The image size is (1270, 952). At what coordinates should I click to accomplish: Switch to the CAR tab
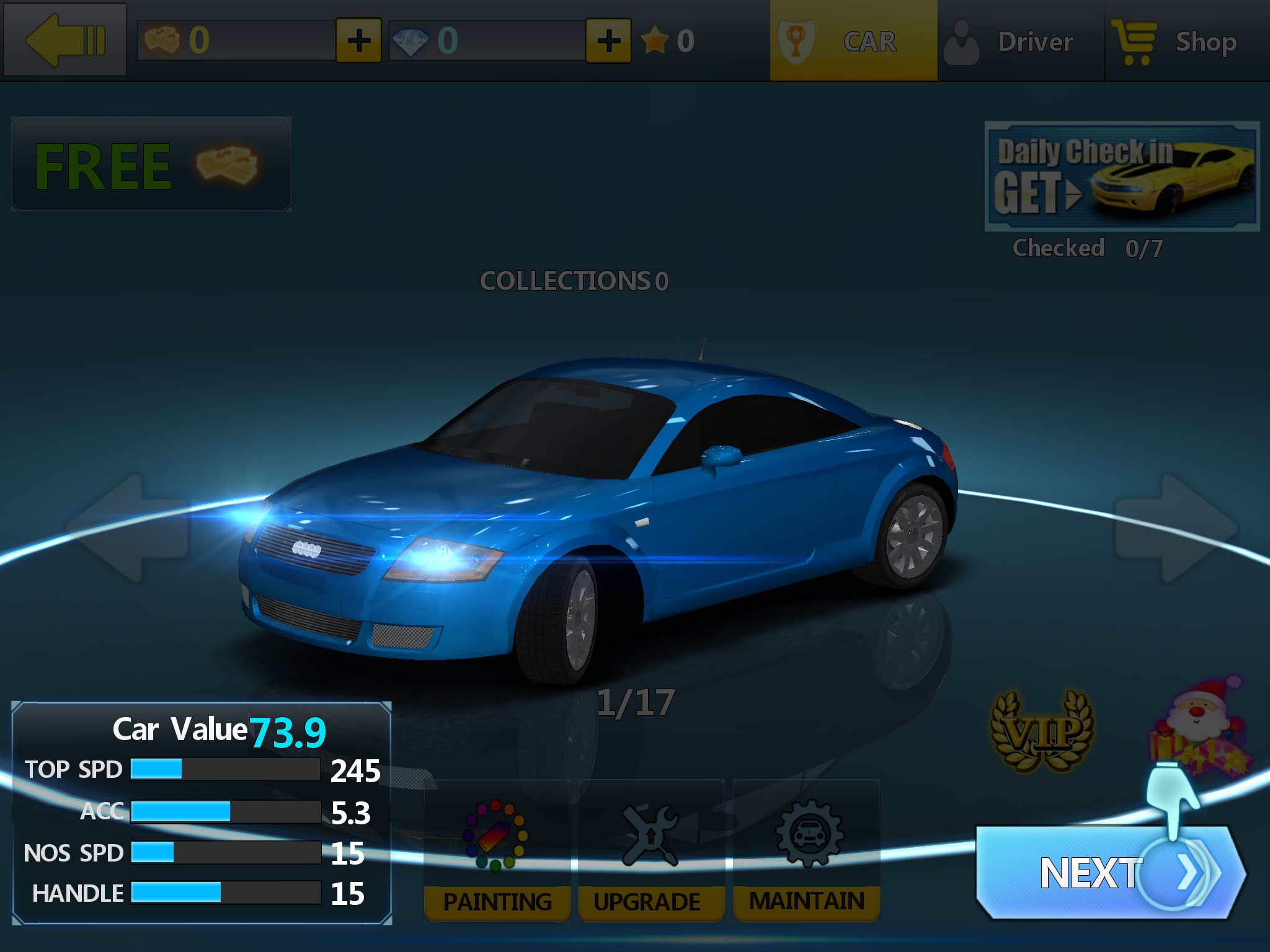point(853,41)
